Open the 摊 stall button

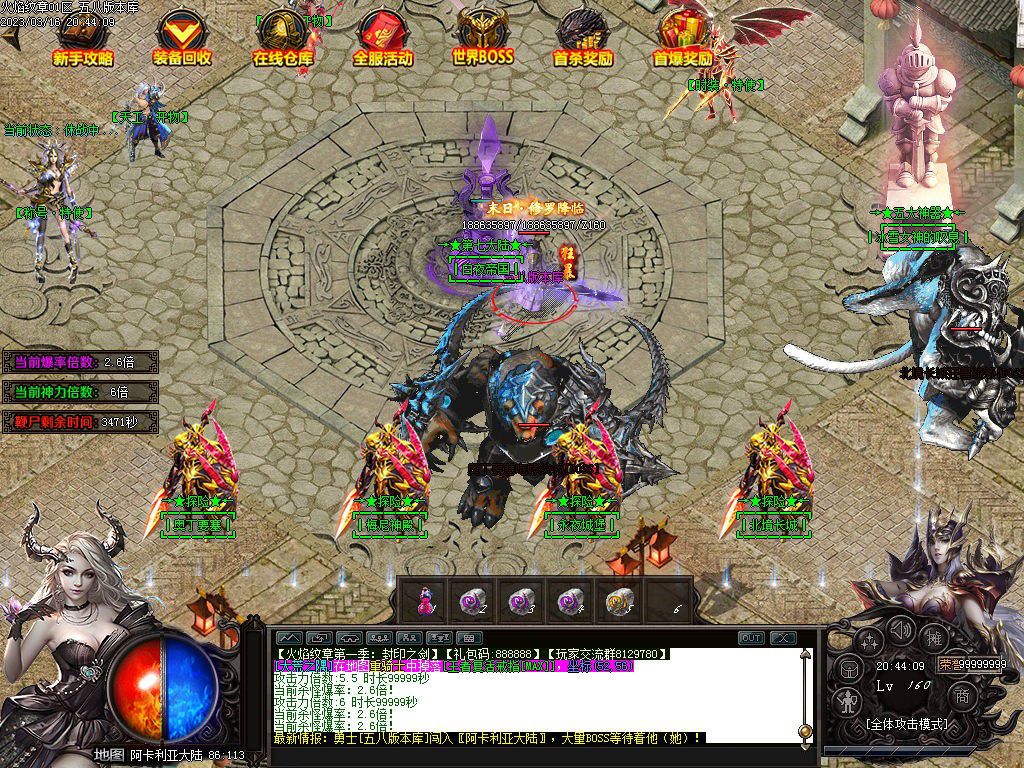935,638
